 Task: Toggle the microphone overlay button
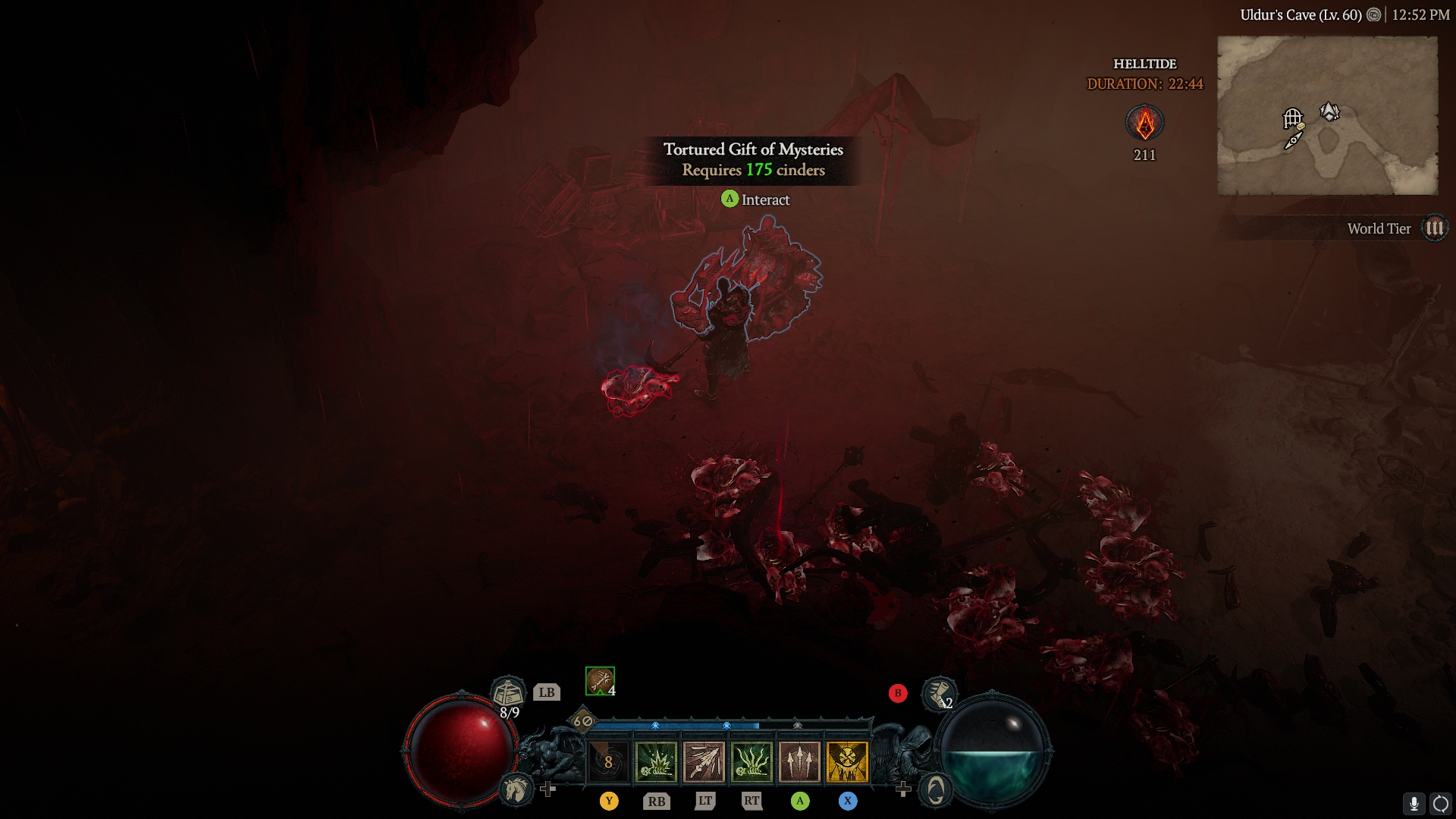coord(1414,804)
